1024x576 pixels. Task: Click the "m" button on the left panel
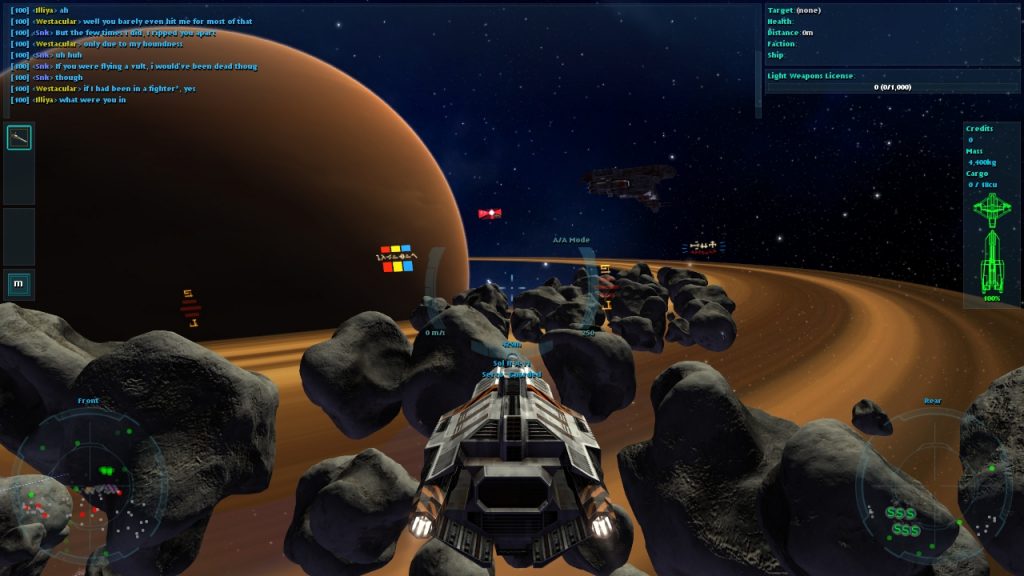(x=19, y=284)
